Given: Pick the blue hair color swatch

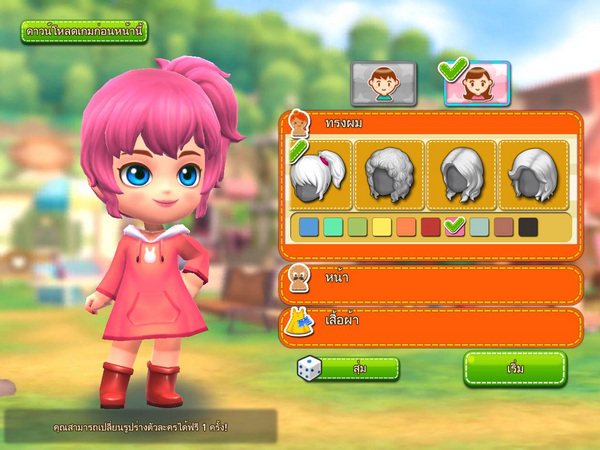Looking at the screenshot, I should coord(309,227).
